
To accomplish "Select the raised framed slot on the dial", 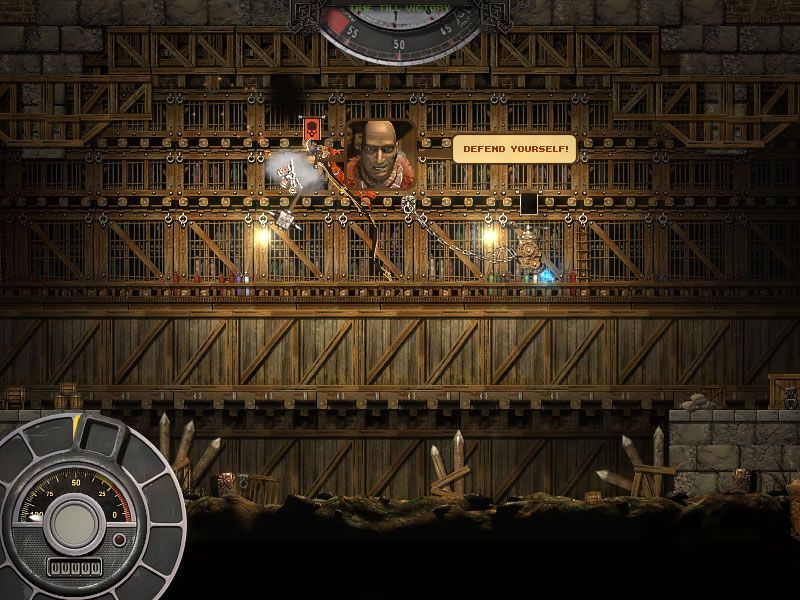I will [100, 435].
